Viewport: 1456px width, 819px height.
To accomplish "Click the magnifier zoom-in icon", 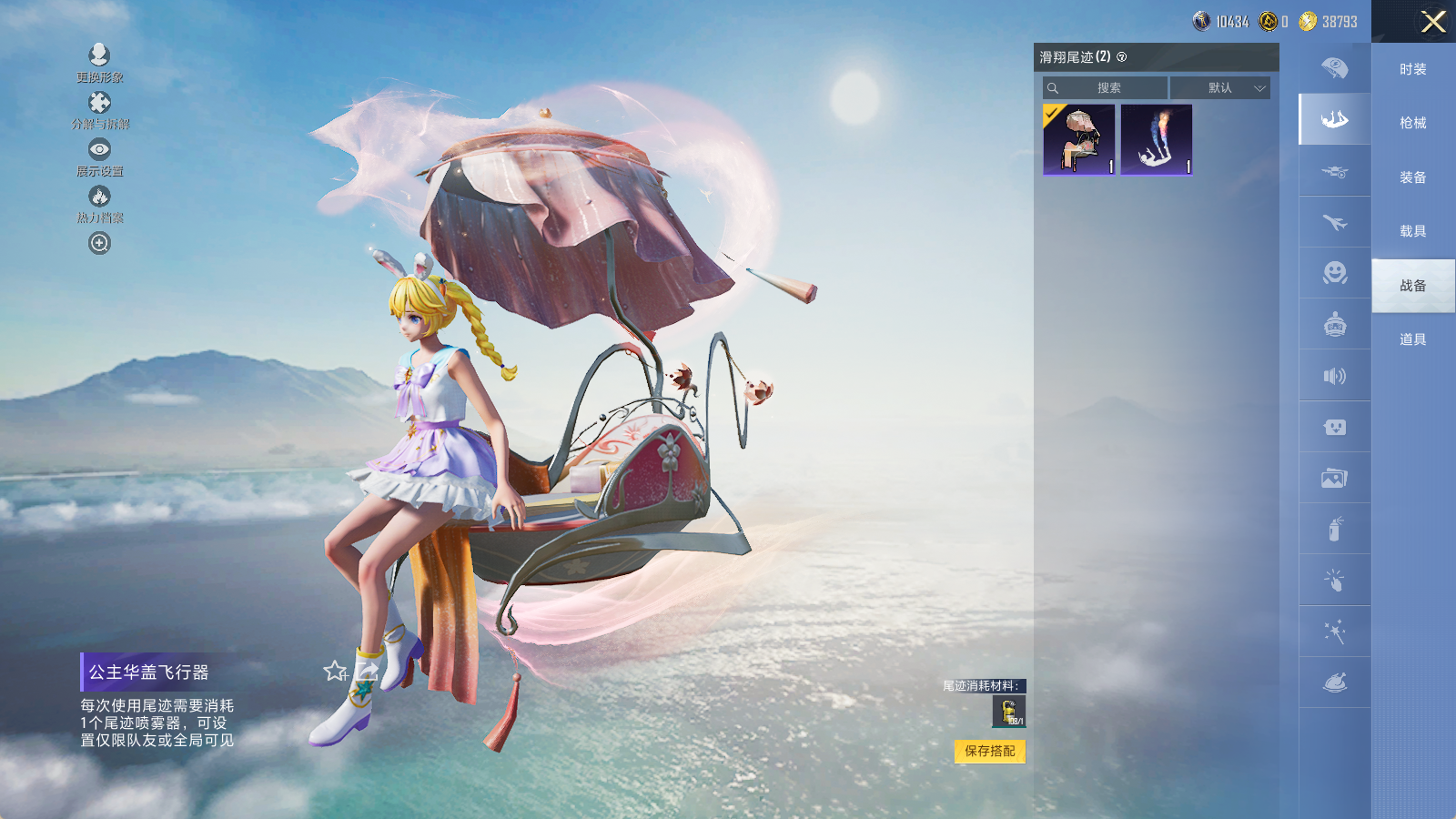I will click(99, 243).
